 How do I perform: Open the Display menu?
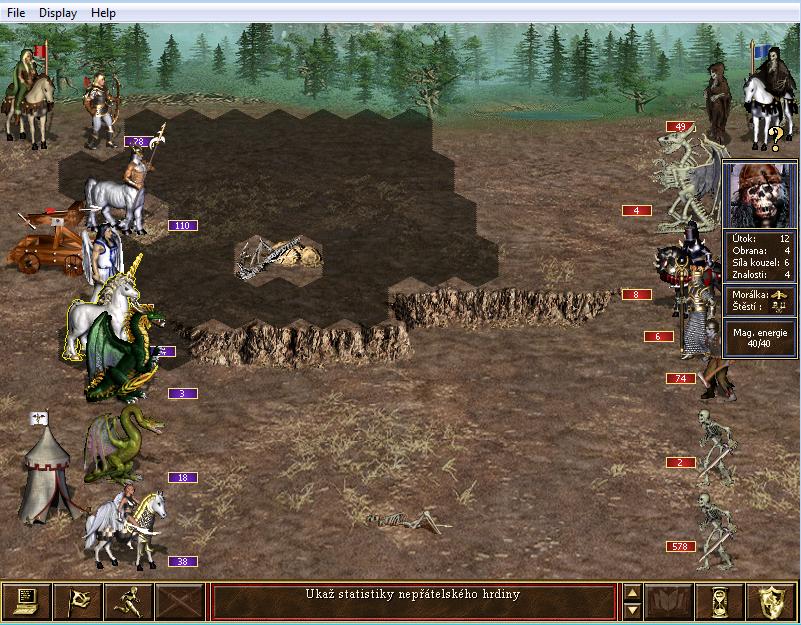pos(57,13)
